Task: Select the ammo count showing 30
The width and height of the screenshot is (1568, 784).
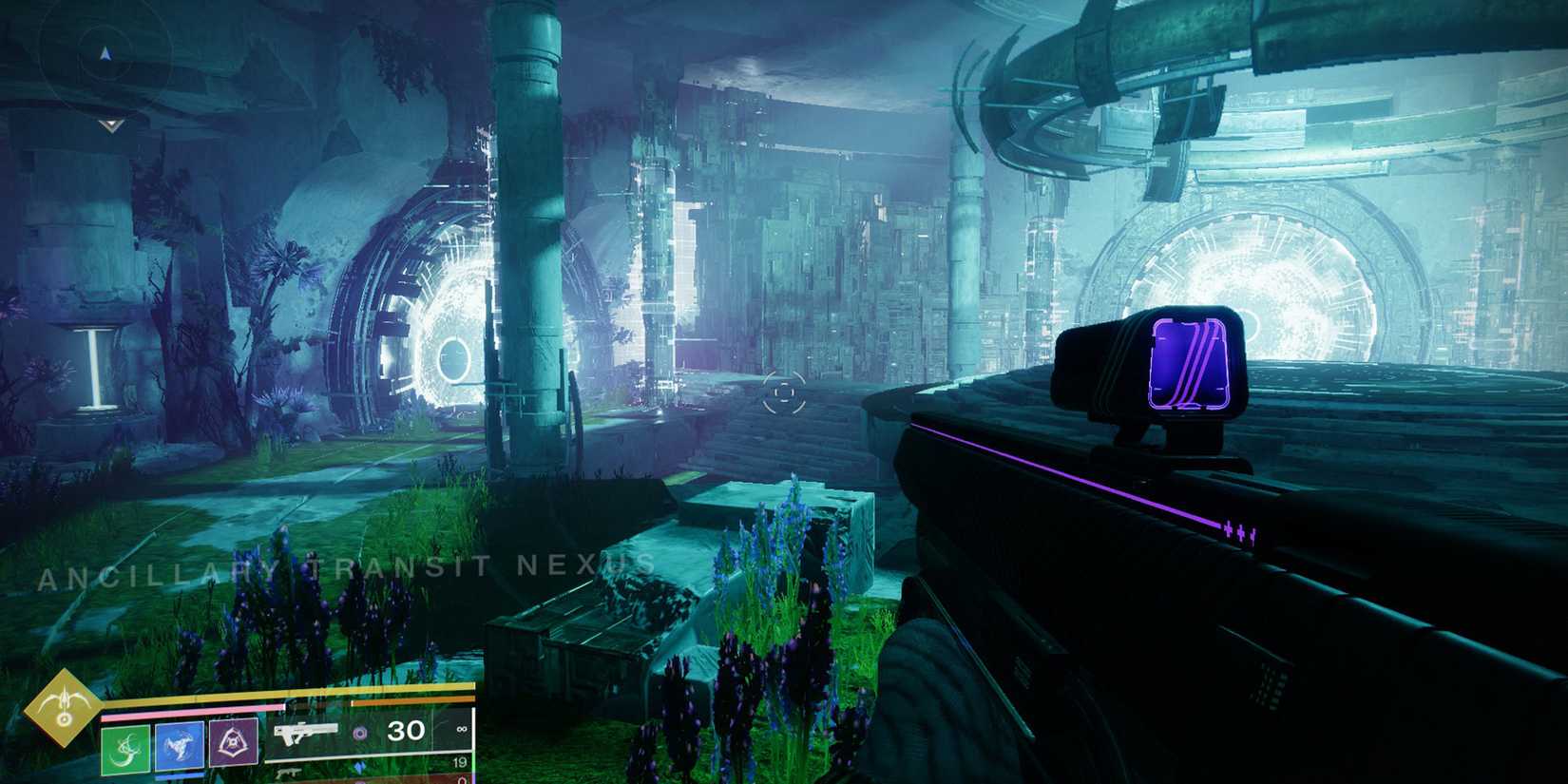Action: (406, 732)
